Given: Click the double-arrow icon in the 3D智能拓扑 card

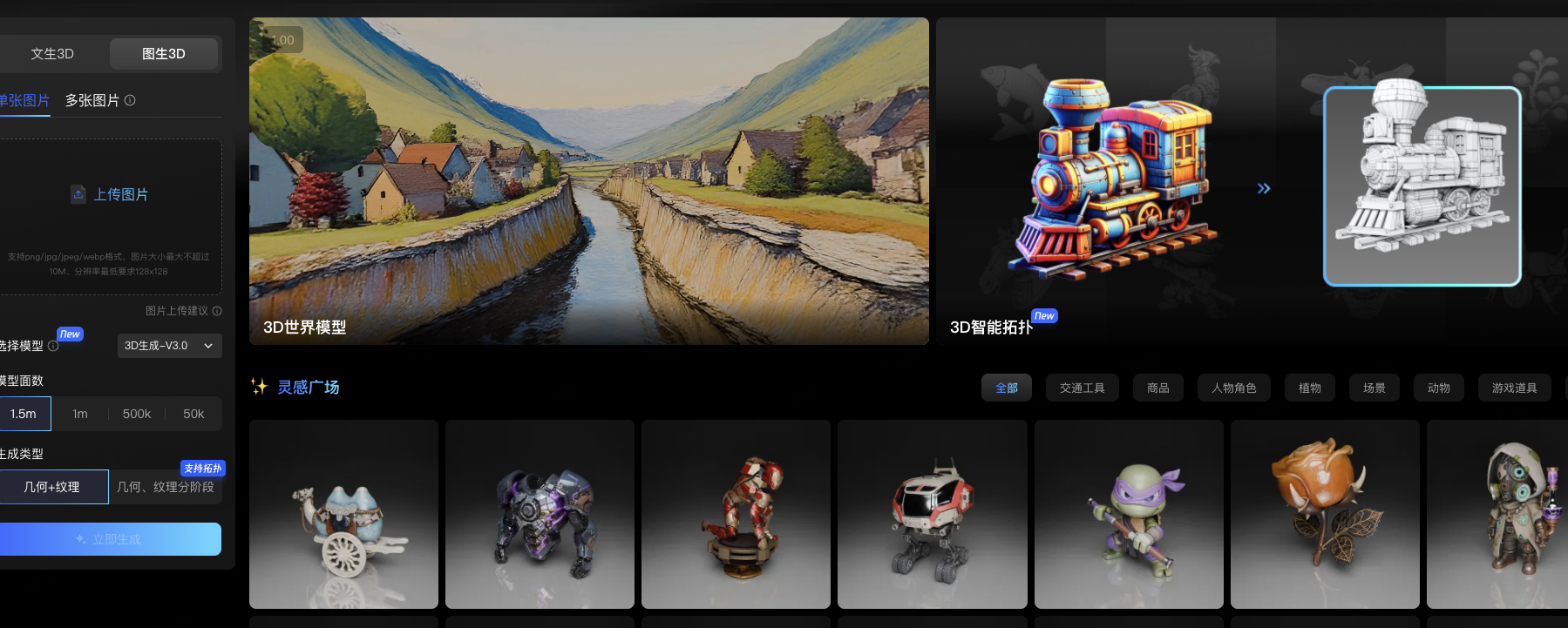Looking at the screenshot, I should [x=1264, y=187].
